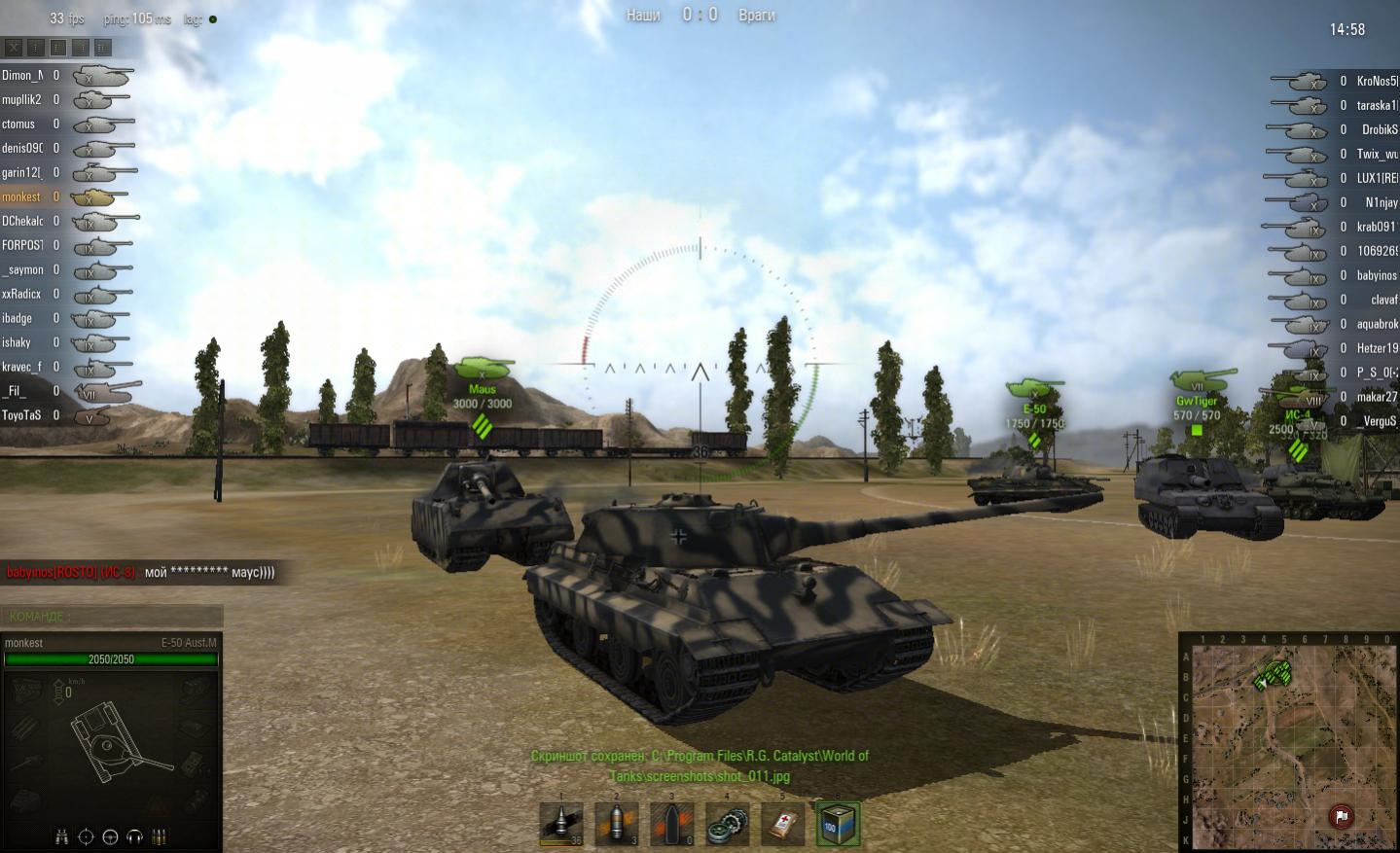Use the repair kit consumable with gear wheels
The image size is (1400, 853).
tap(728, 824)
